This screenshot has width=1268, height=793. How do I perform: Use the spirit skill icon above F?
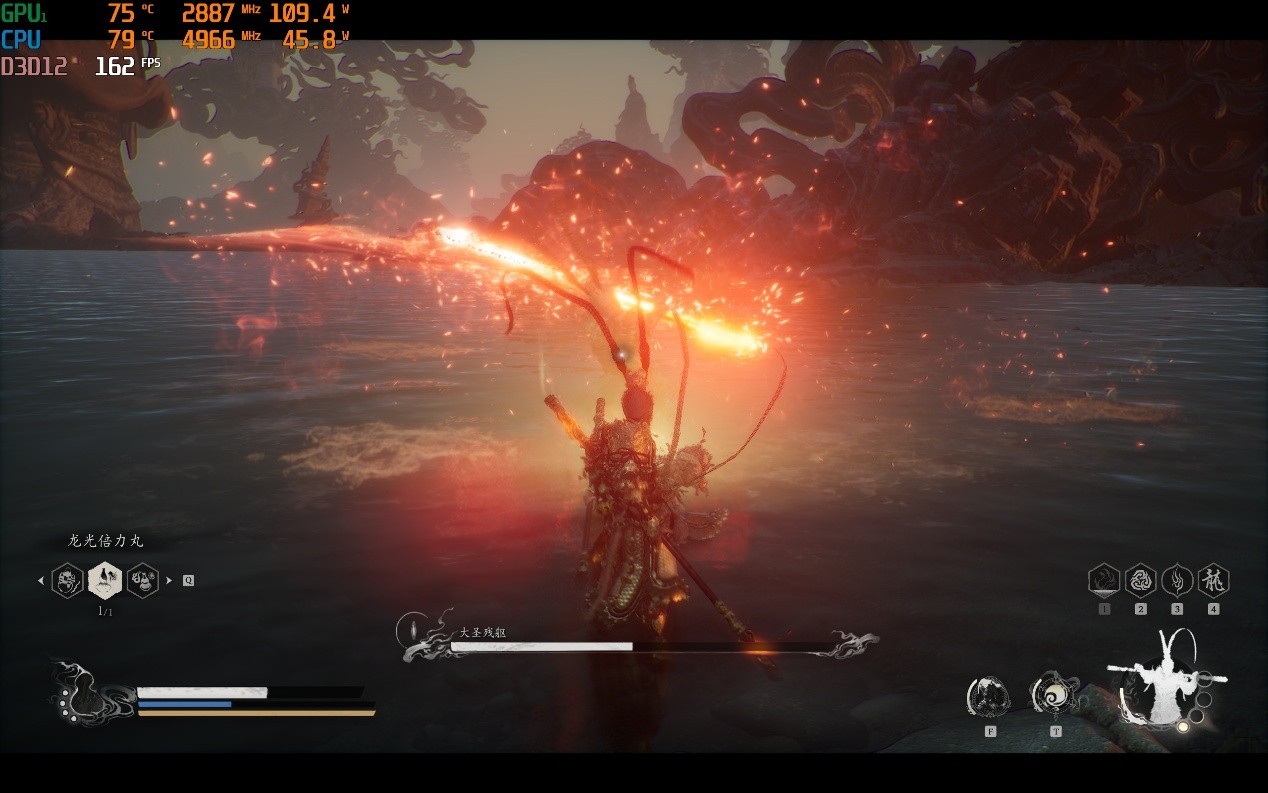click(x=989, y=696)
